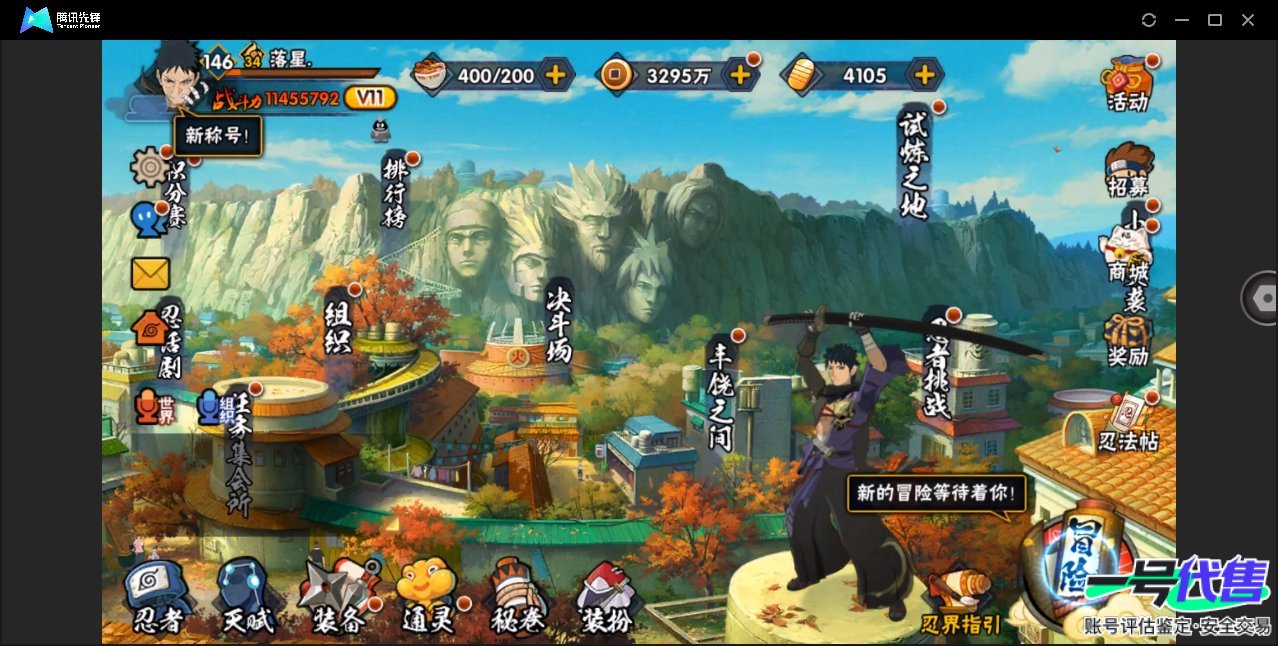Add more copper coins

click(740, 74)
